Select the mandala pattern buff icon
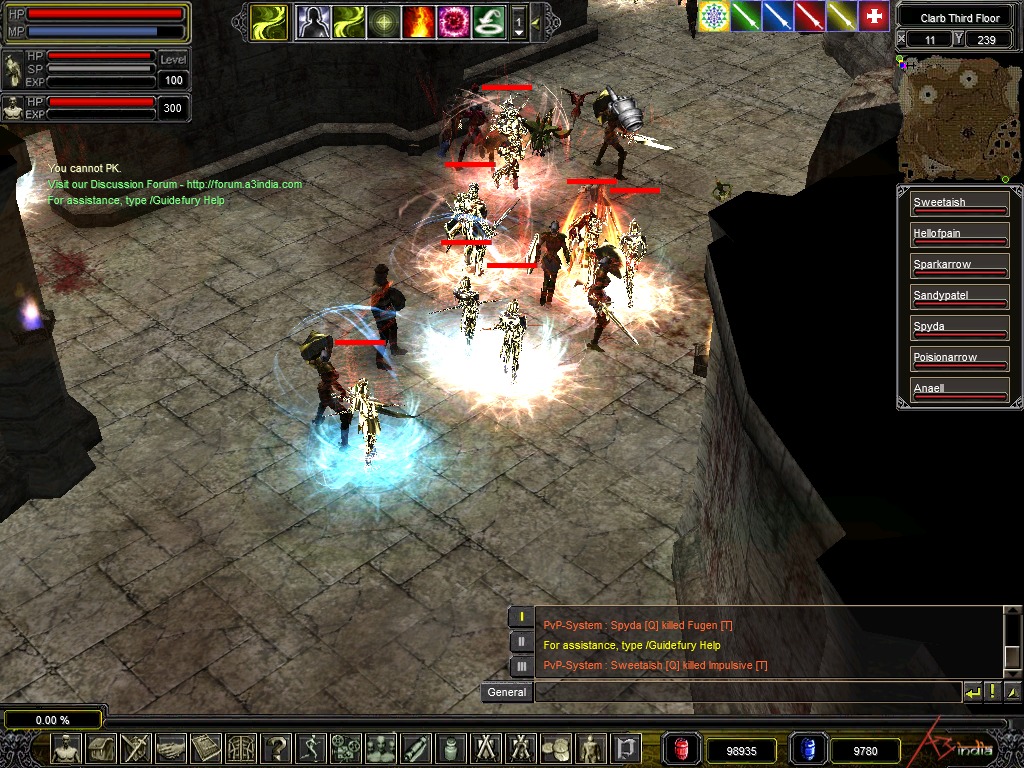This screenshot has height=768, width=1024. [x=714, y=16]
